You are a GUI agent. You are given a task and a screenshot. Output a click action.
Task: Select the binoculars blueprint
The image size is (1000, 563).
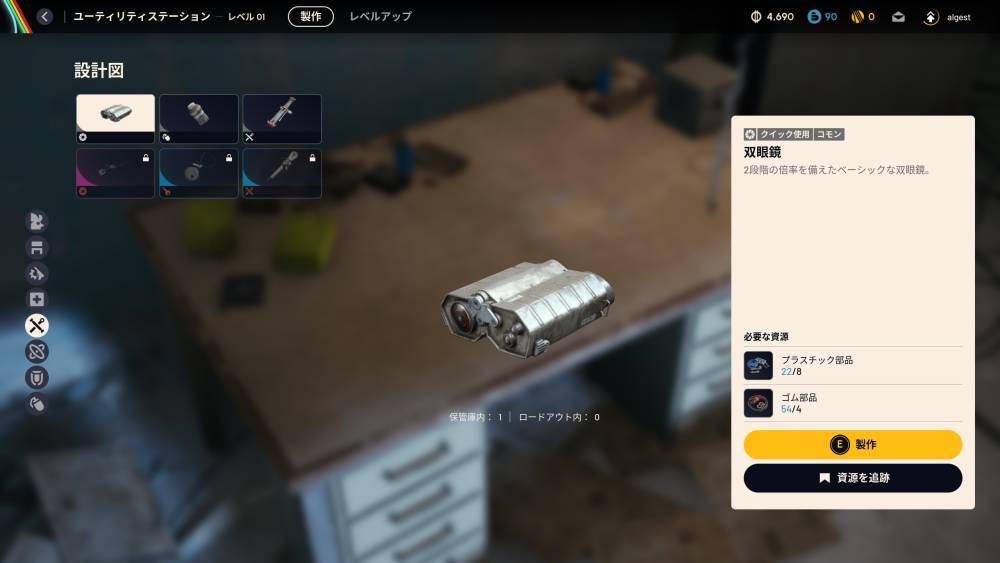(x=116, y=119)
